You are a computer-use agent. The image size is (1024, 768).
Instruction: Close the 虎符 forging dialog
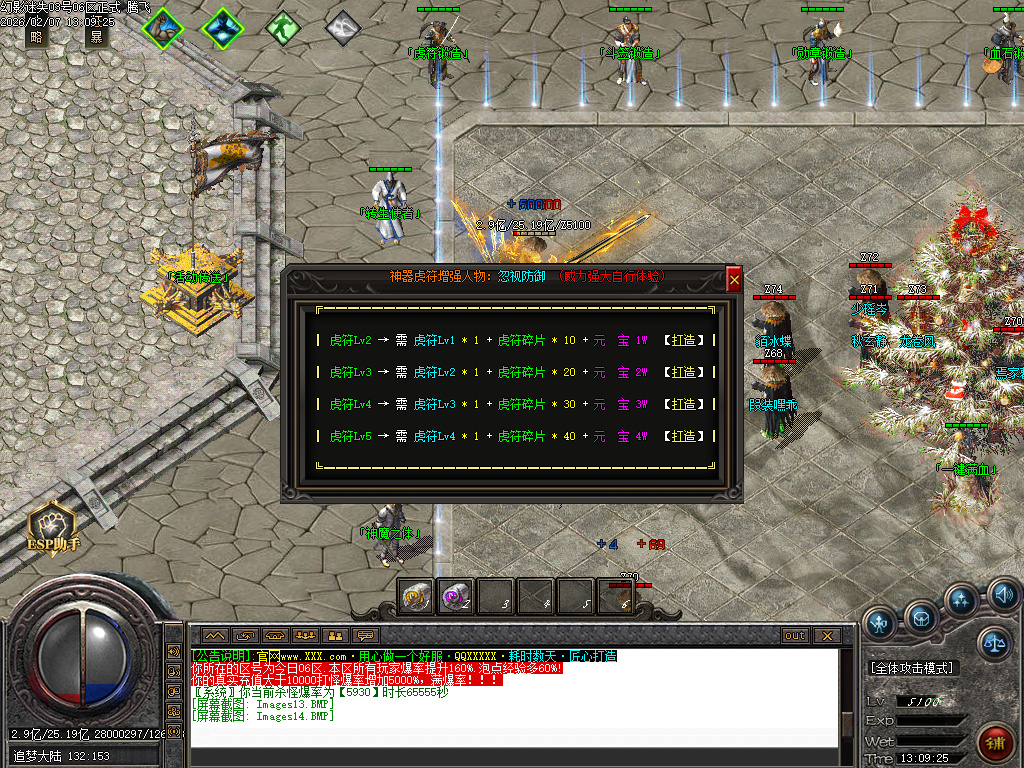tap(734, 281)
